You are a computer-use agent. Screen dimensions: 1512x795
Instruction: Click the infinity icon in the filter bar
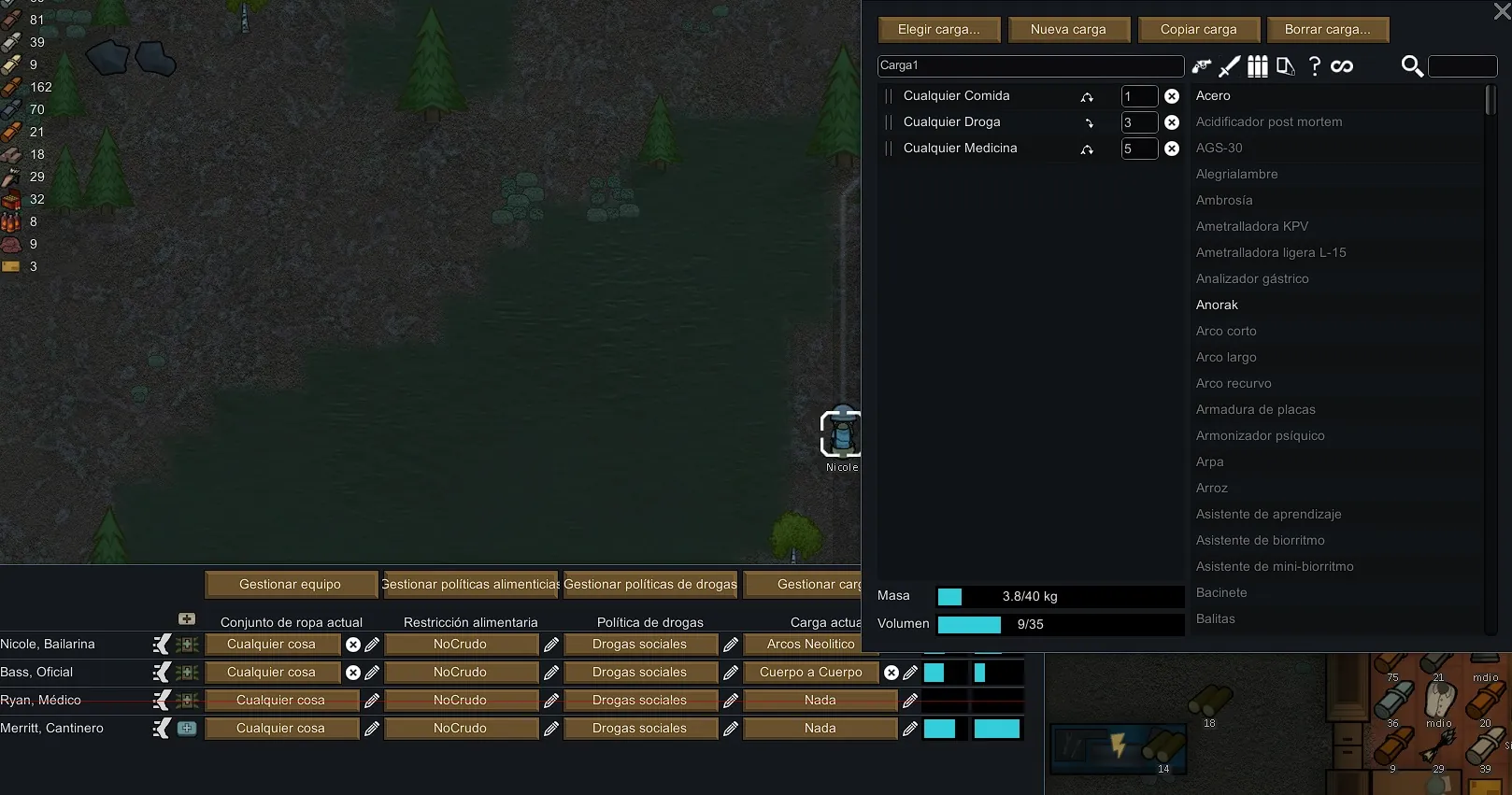(1342, 66)
